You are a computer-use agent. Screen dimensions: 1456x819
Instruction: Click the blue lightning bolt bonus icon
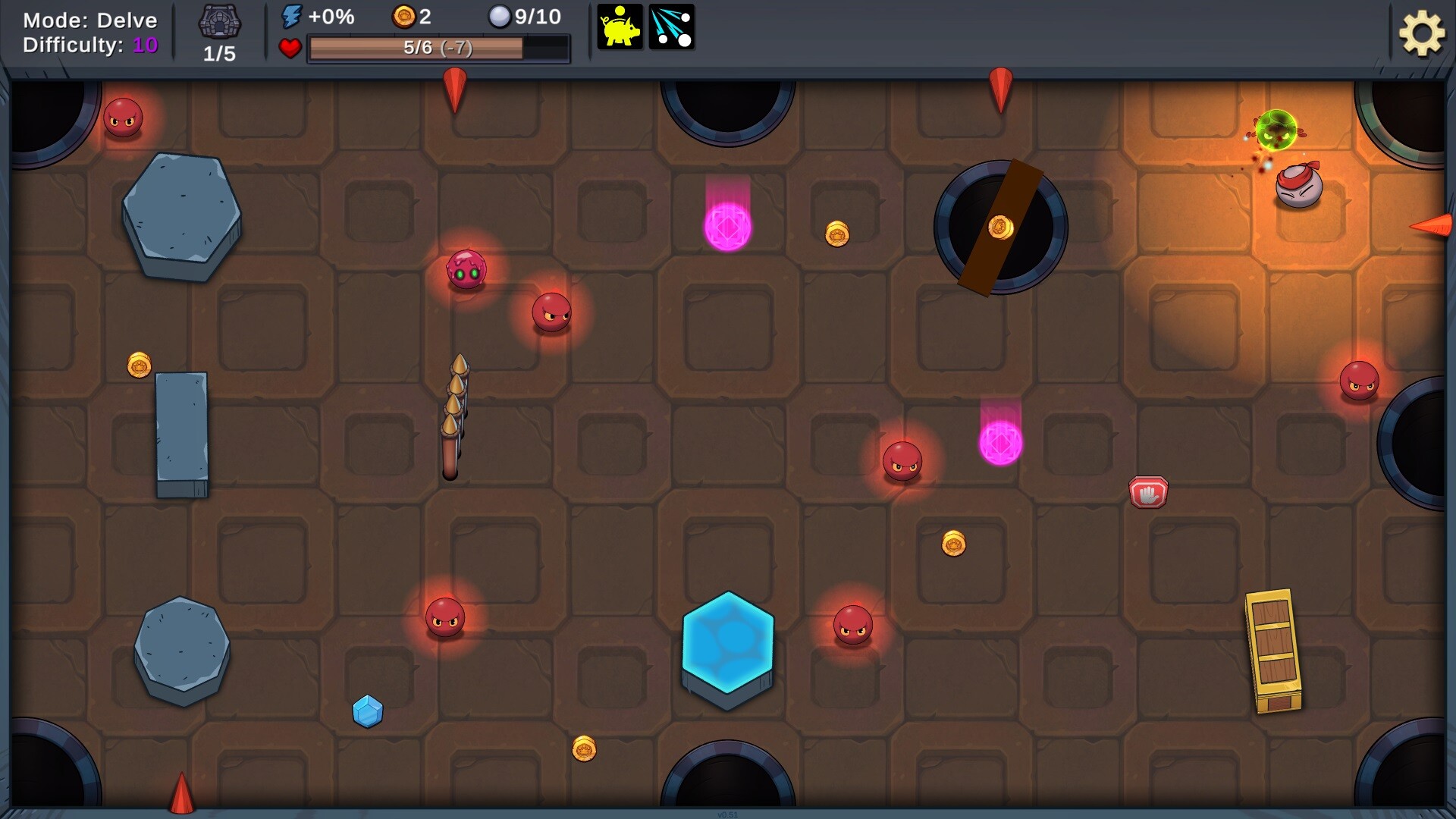point(292,17)
